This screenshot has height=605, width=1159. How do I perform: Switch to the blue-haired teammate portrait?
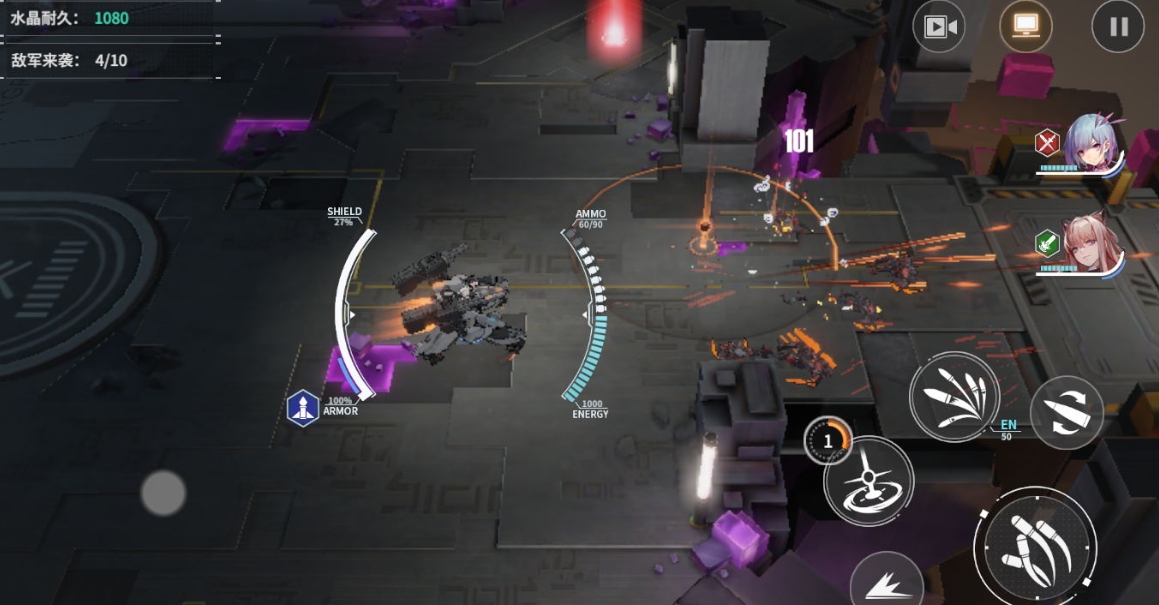[1094, 143]
